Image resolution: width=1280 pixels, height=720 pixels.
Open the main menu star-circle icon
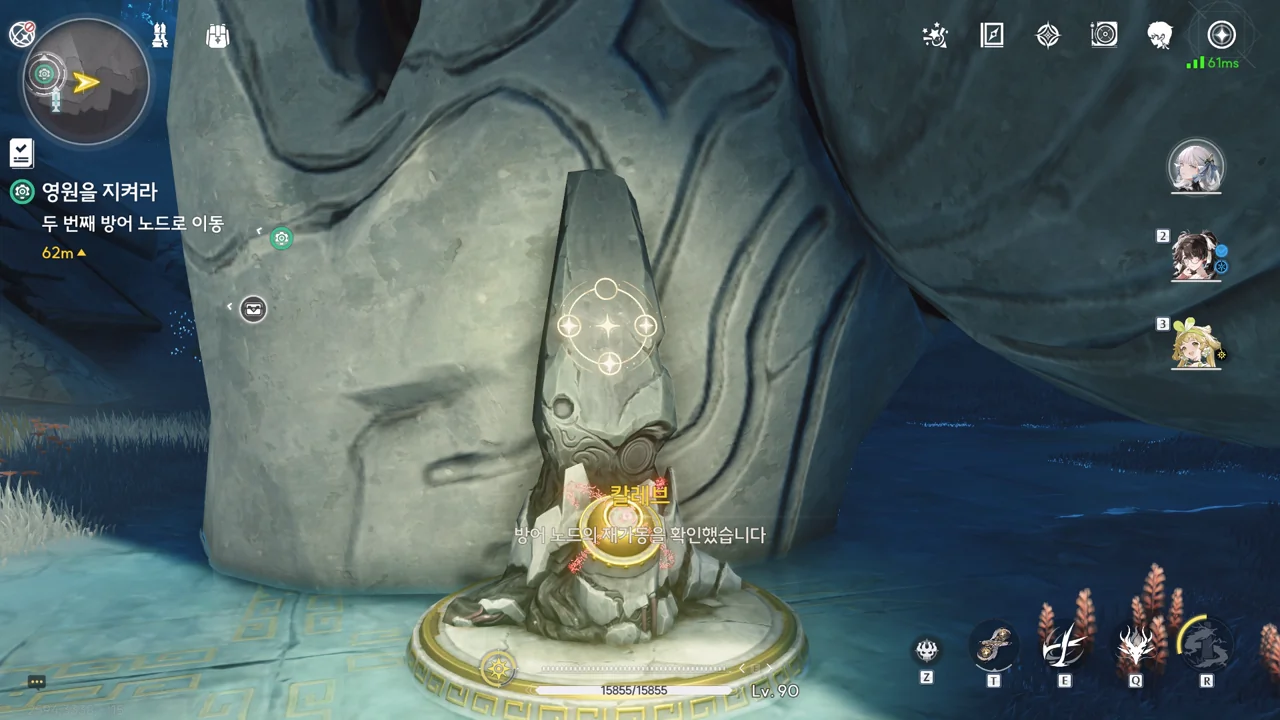pos(1221,35)
